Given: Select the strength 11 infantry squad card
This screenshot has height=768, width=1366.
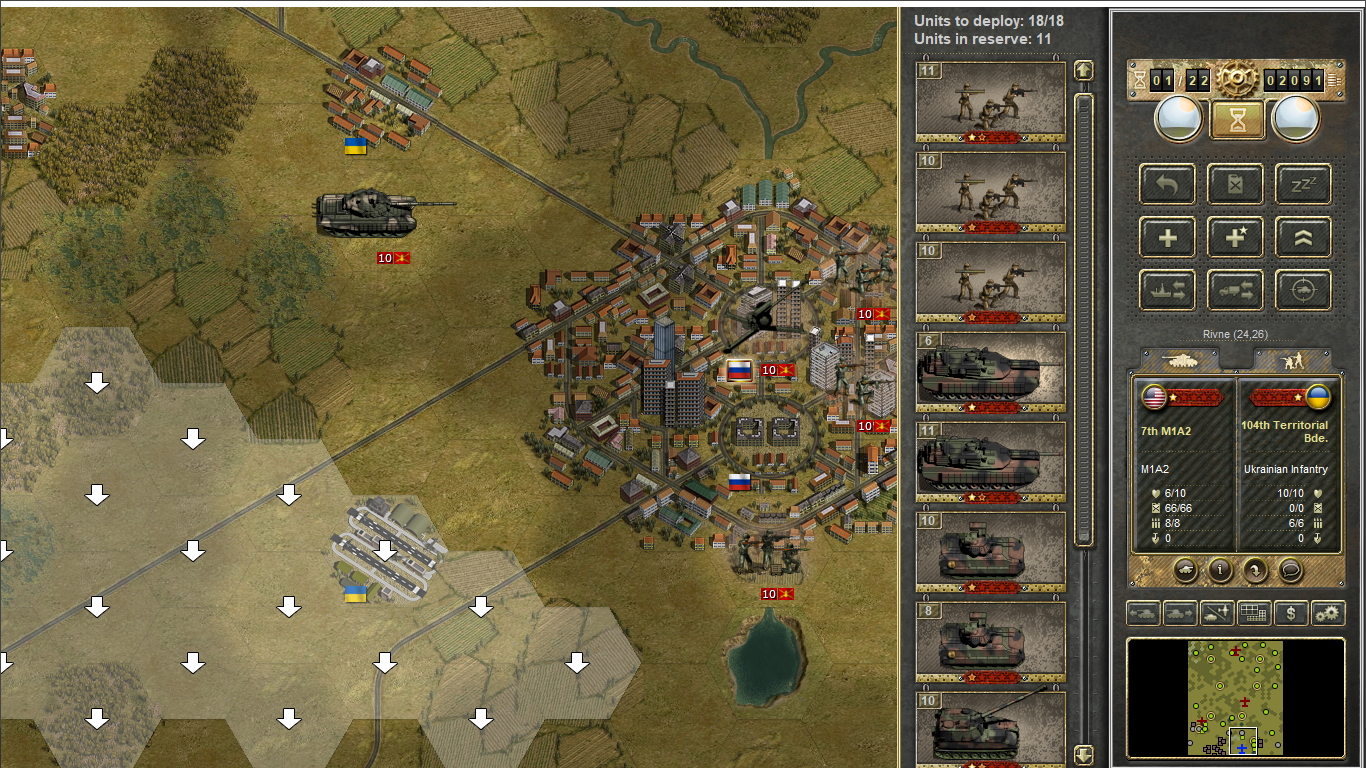Looking at the screenshot, I should click(x=990, y=102).
